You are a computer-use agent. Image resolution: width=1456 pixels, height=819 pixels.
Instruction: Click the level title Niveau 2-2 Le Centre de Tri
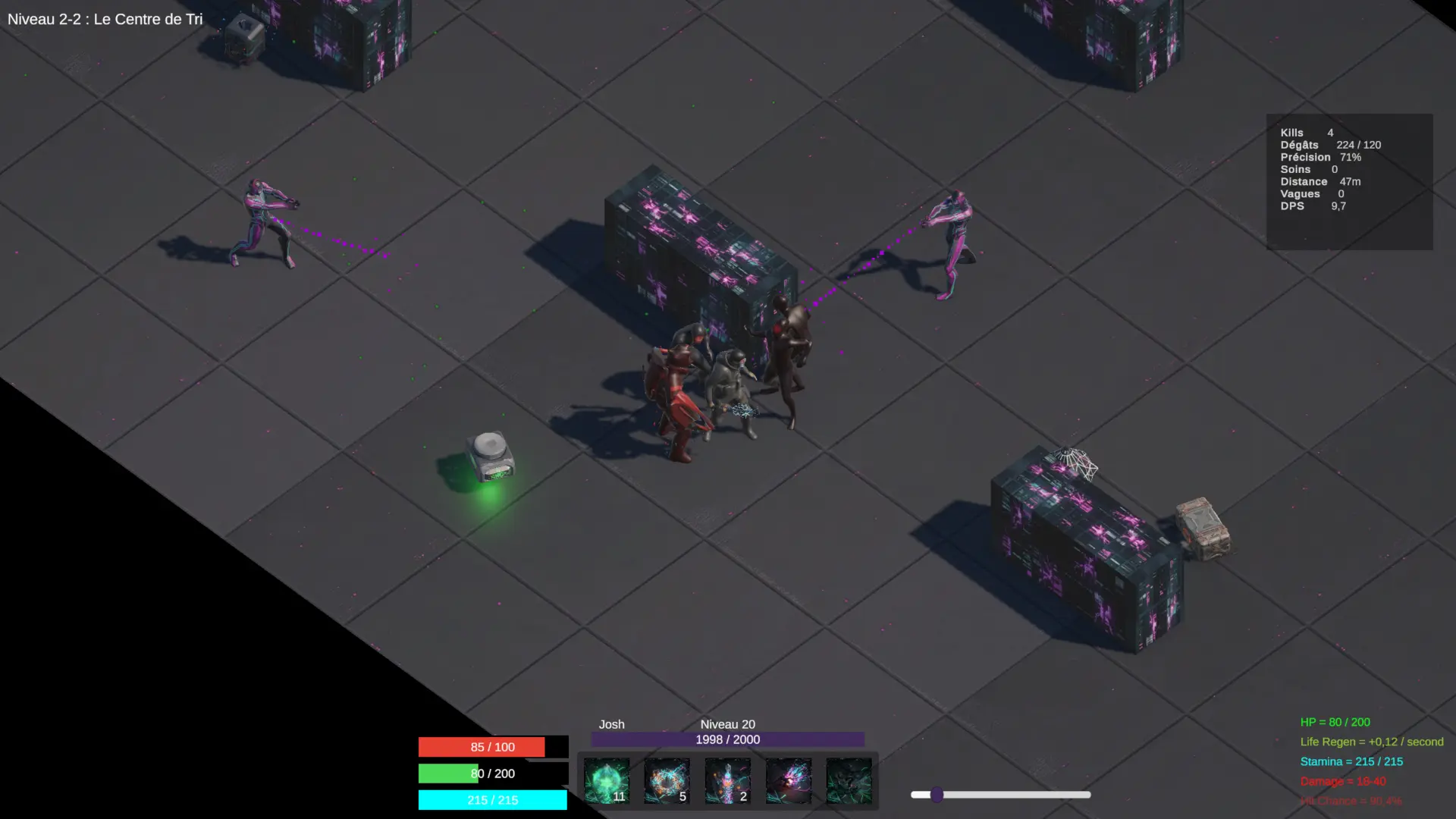point(105,19)
